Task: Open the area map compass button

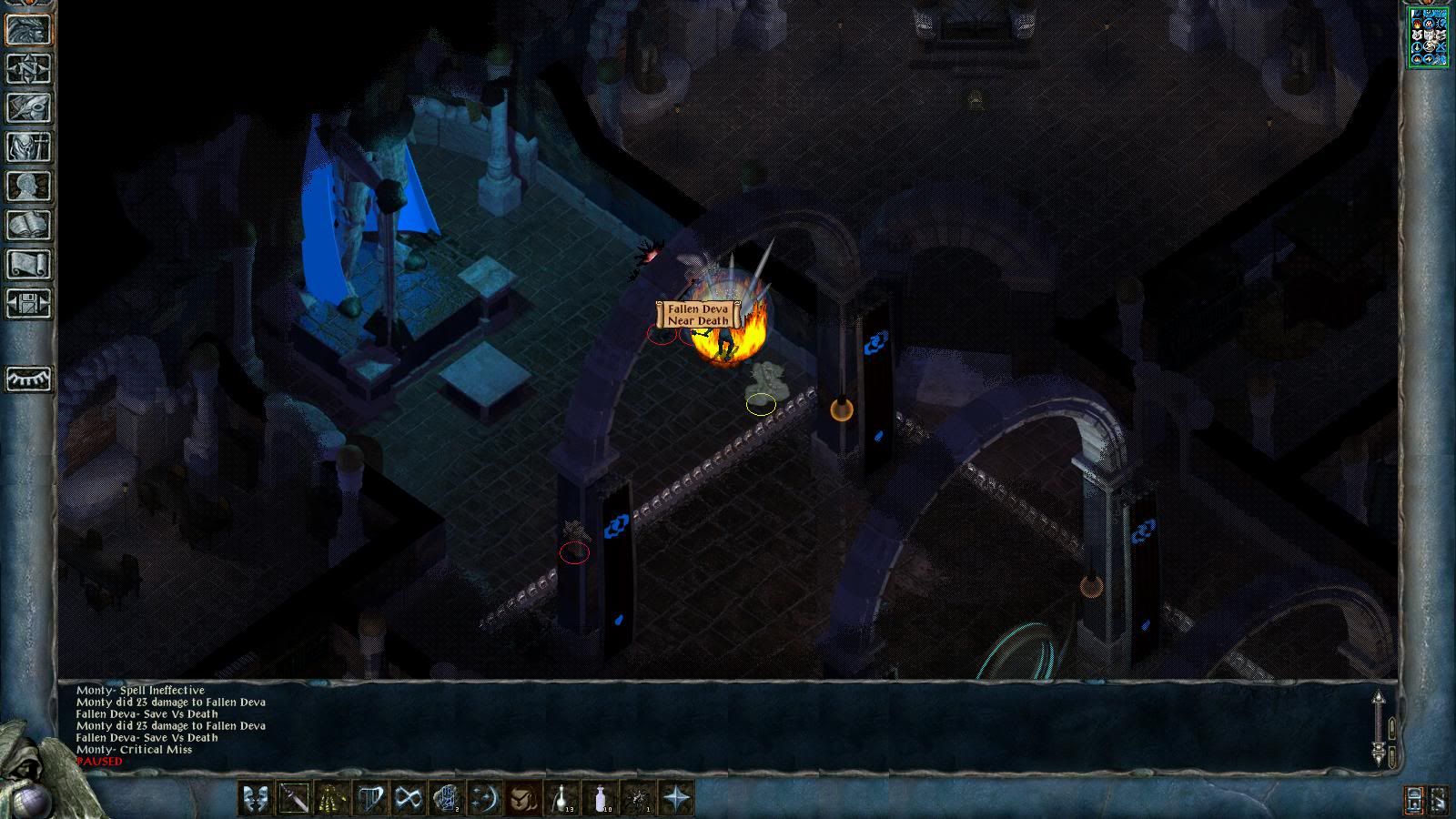Action: coord(28,68)
